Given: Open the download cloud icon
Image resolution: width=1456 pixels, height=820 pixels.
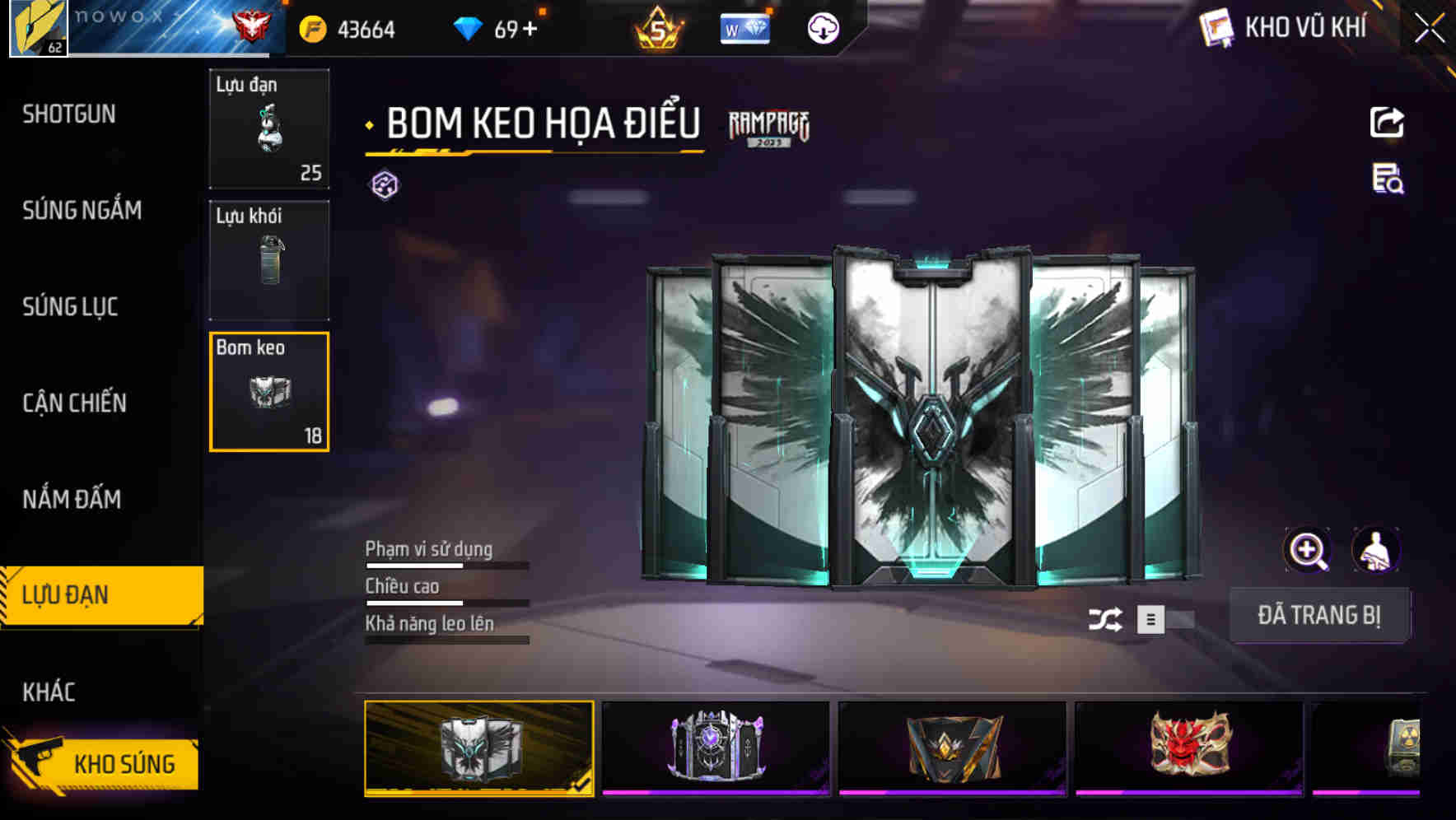Looking at the screenshot, I should click(821, 29).
